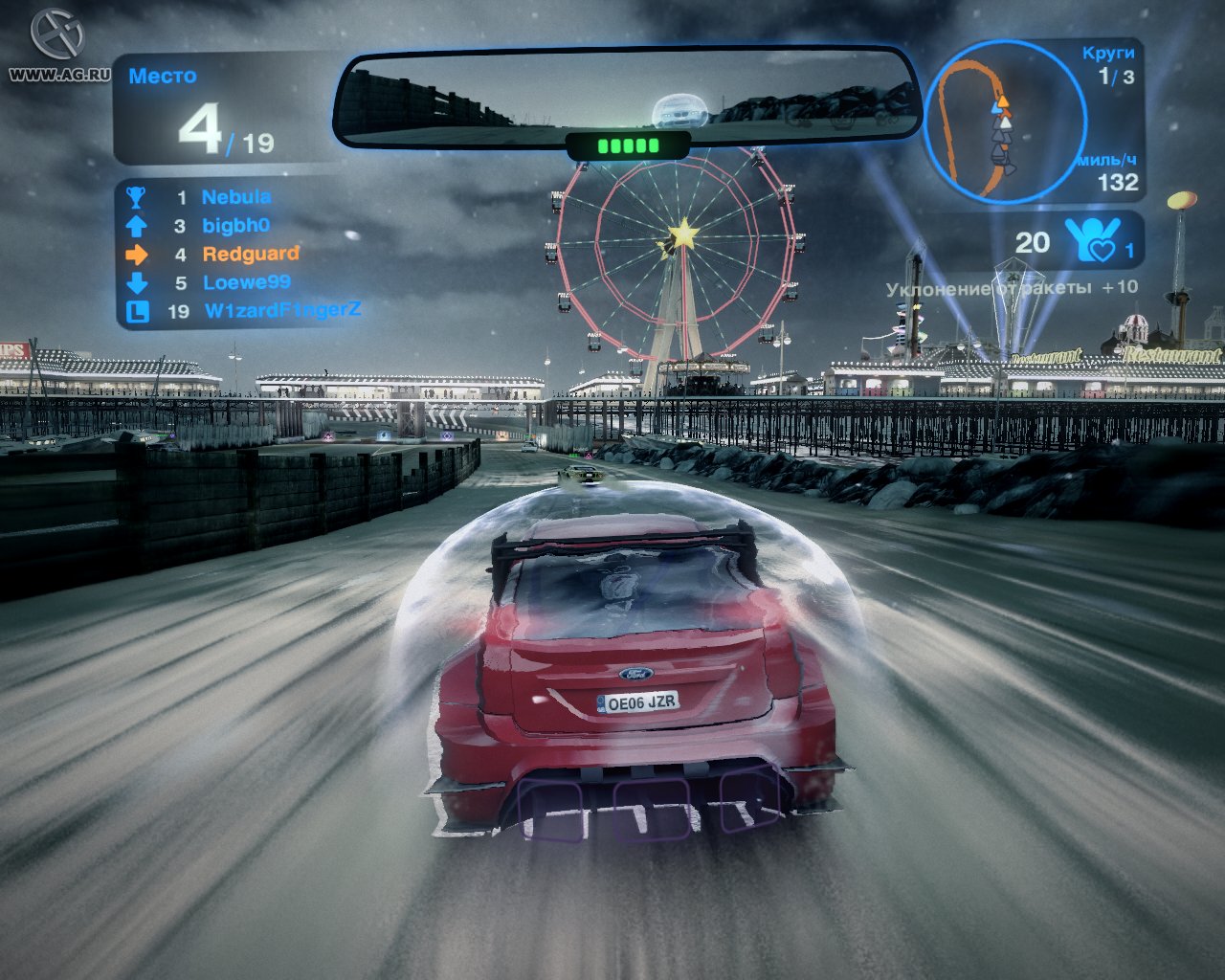Click the trophy icon beside Nebula
1225x980 pixels.
click(136, 197)
